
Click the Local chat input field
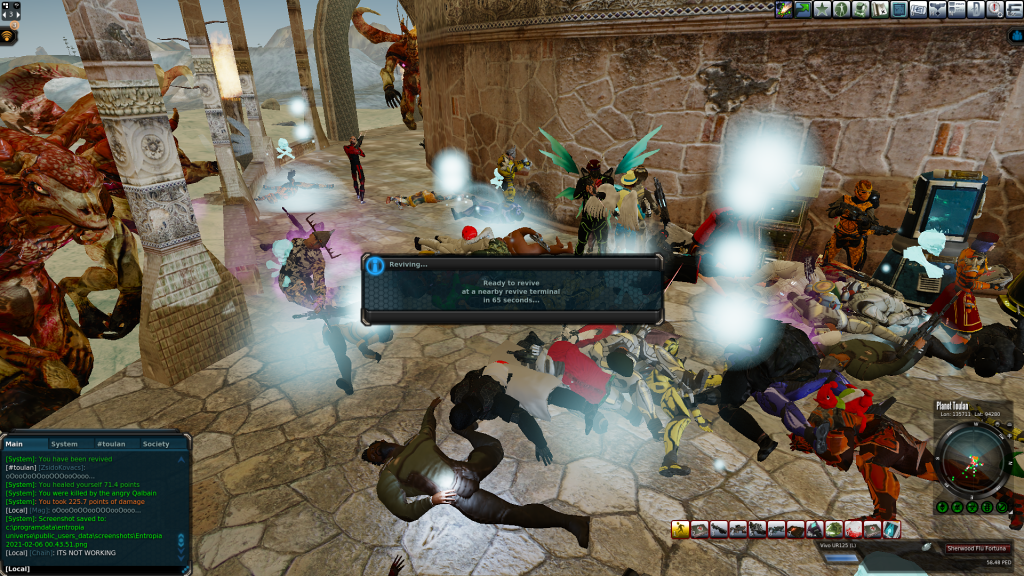pos(95,569)
